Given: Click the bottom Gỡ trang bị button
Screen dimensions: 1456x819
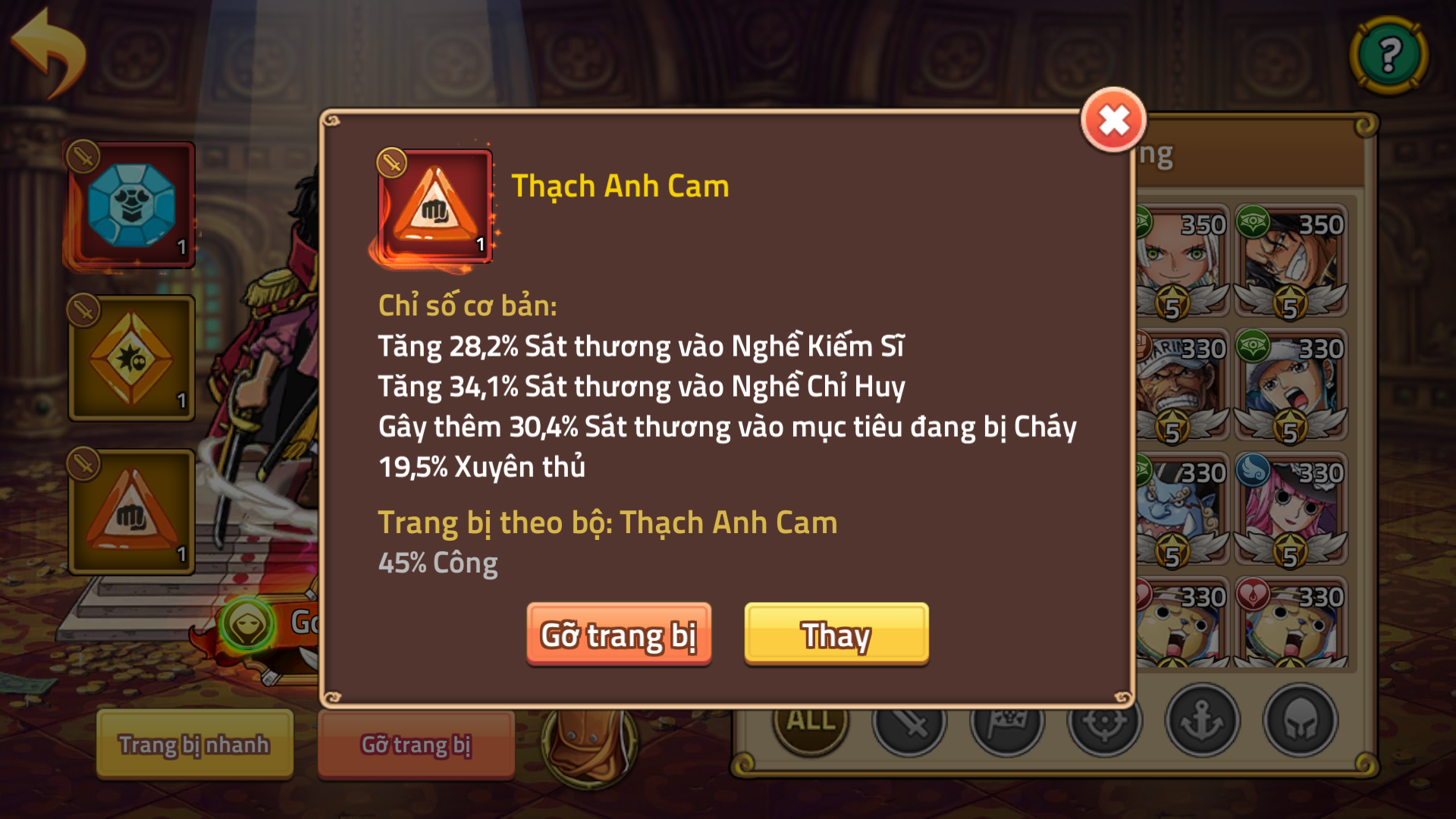Looking at the screenshot, I should [x=416, y=745].
